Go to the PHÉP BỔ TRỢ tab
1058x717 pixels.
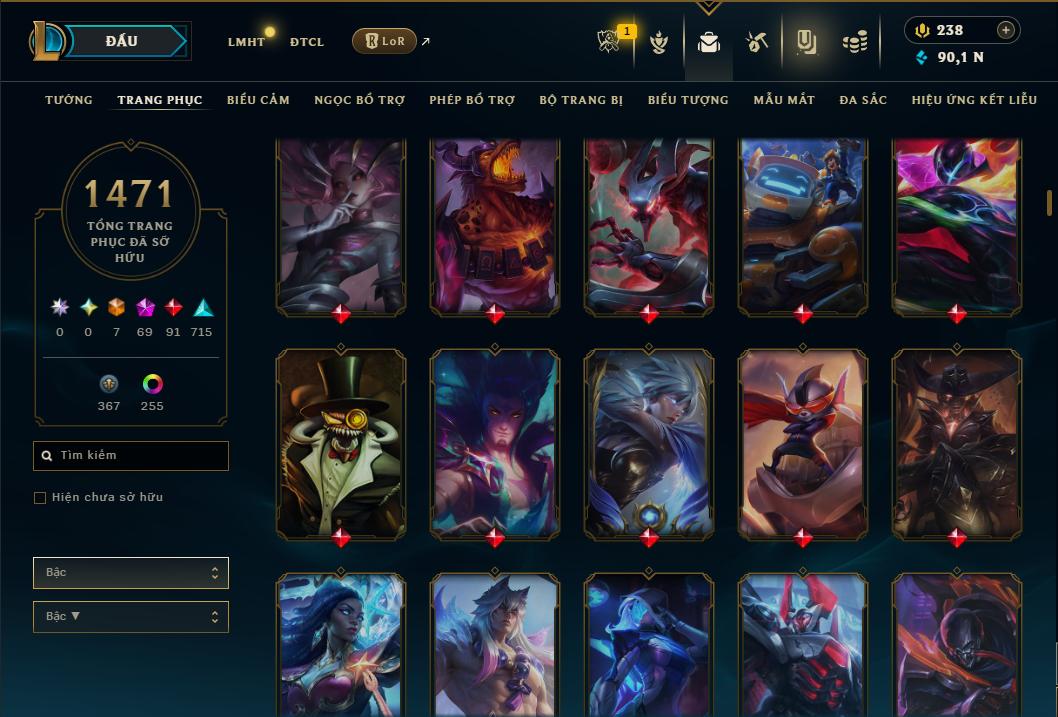[472, 100]
